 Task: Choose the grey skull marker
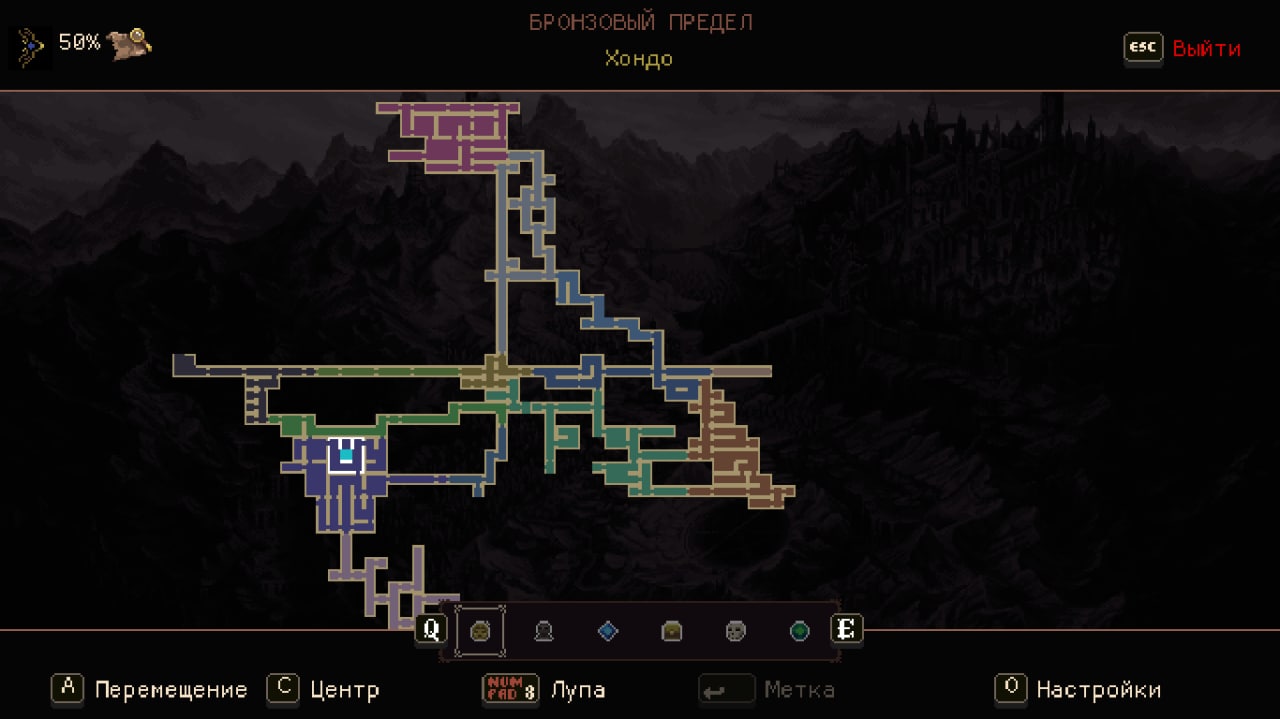tap(735, 631)
